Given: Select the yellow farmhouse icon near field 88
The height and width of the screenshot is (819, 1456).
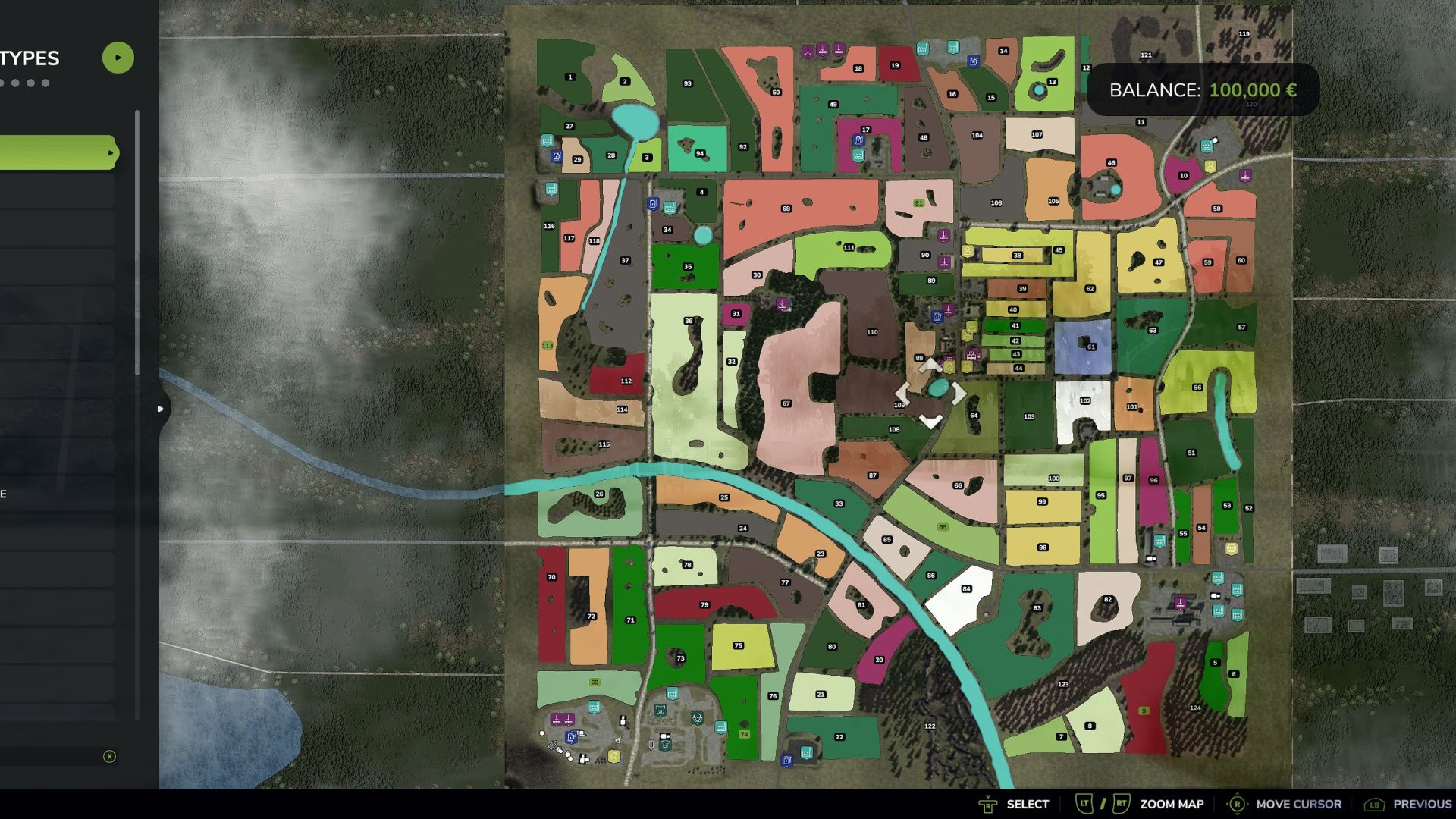Looking at the screenshot, I should click(949, 367).
